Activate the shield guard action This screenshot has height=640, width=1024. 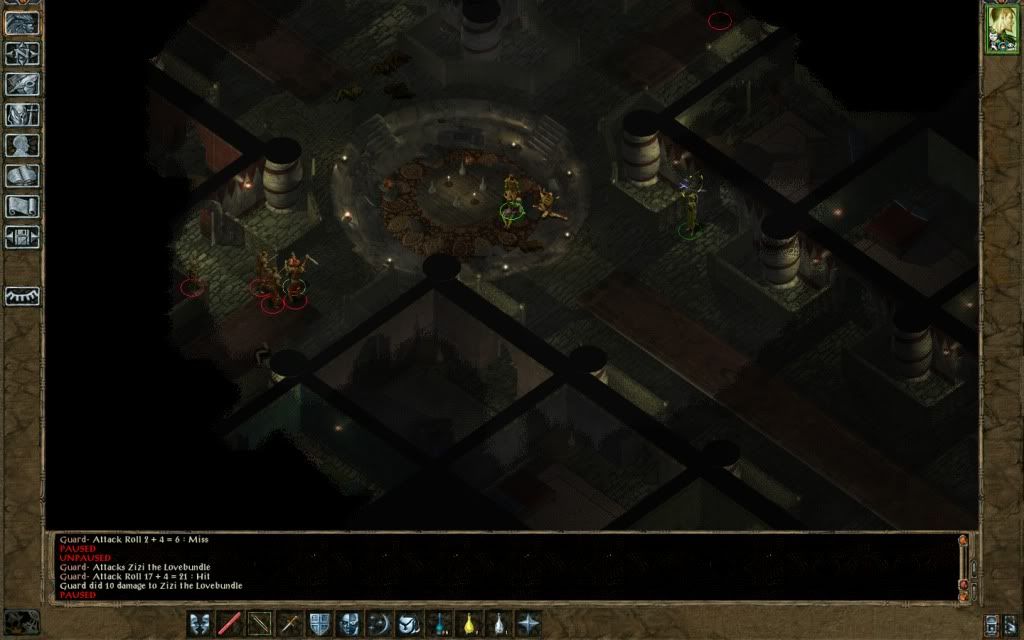tap(320, 623)
